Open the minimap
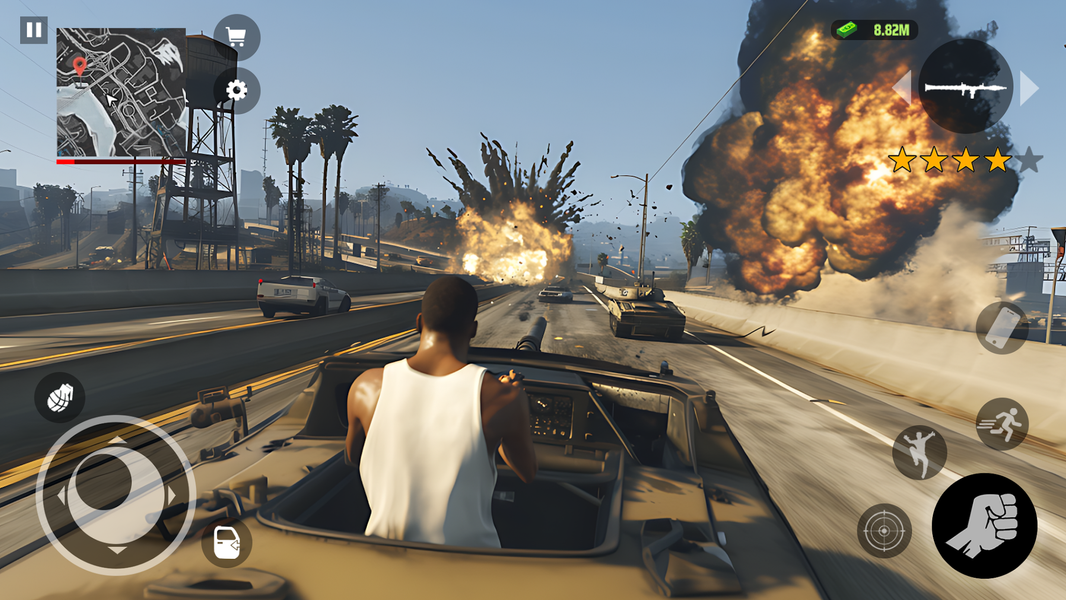The image size is (1066, 600). point(120,92)
